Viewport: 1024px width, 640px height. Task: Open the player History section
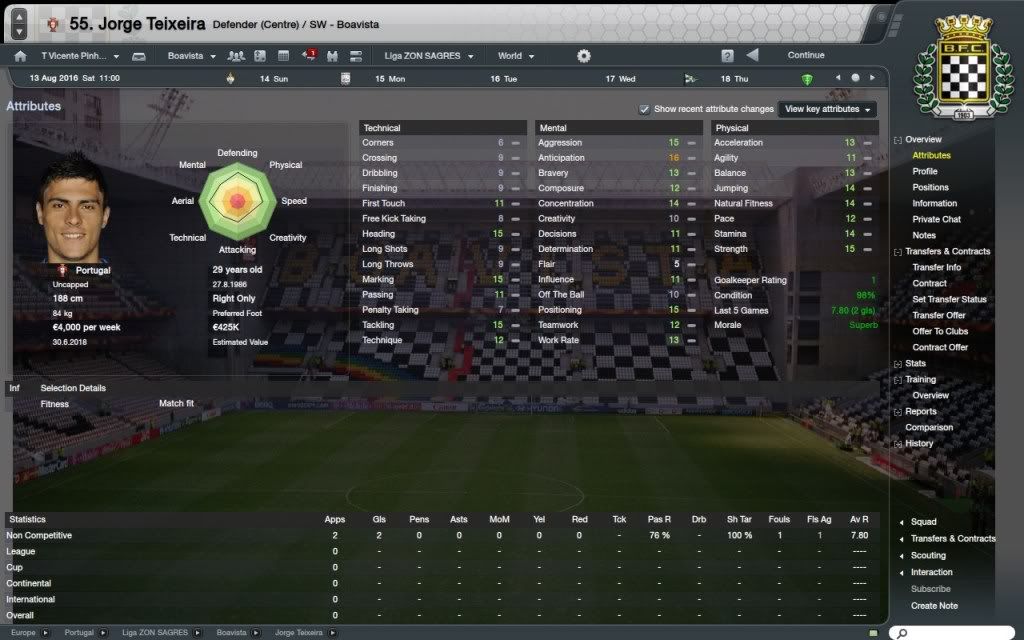click(x=919, y=443)
